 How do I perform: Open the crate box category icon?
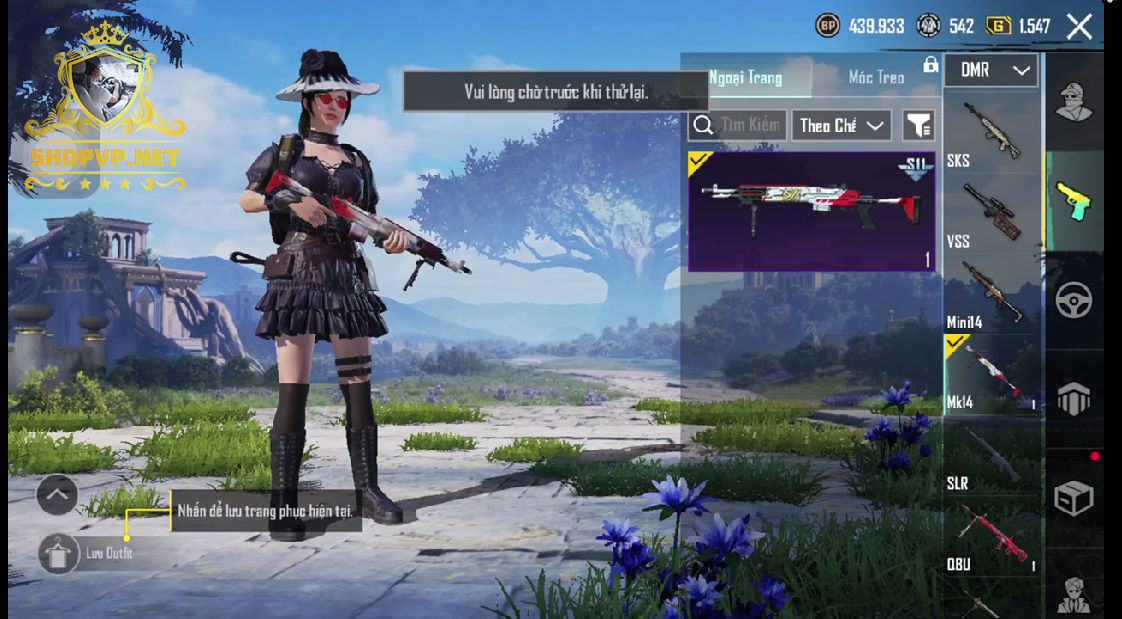pos(1074,497)
